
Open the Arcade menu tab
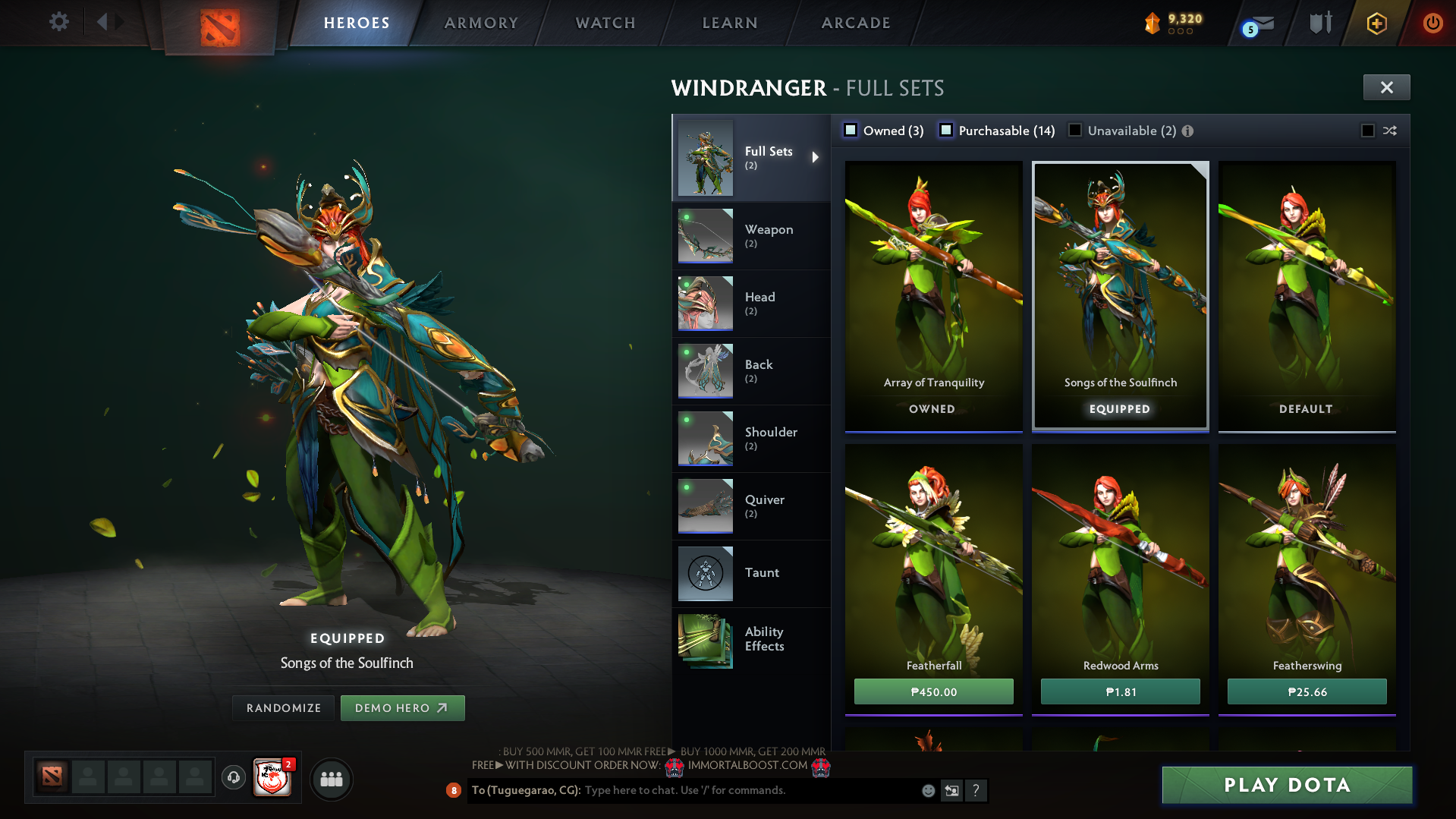(x=855, y=23)
